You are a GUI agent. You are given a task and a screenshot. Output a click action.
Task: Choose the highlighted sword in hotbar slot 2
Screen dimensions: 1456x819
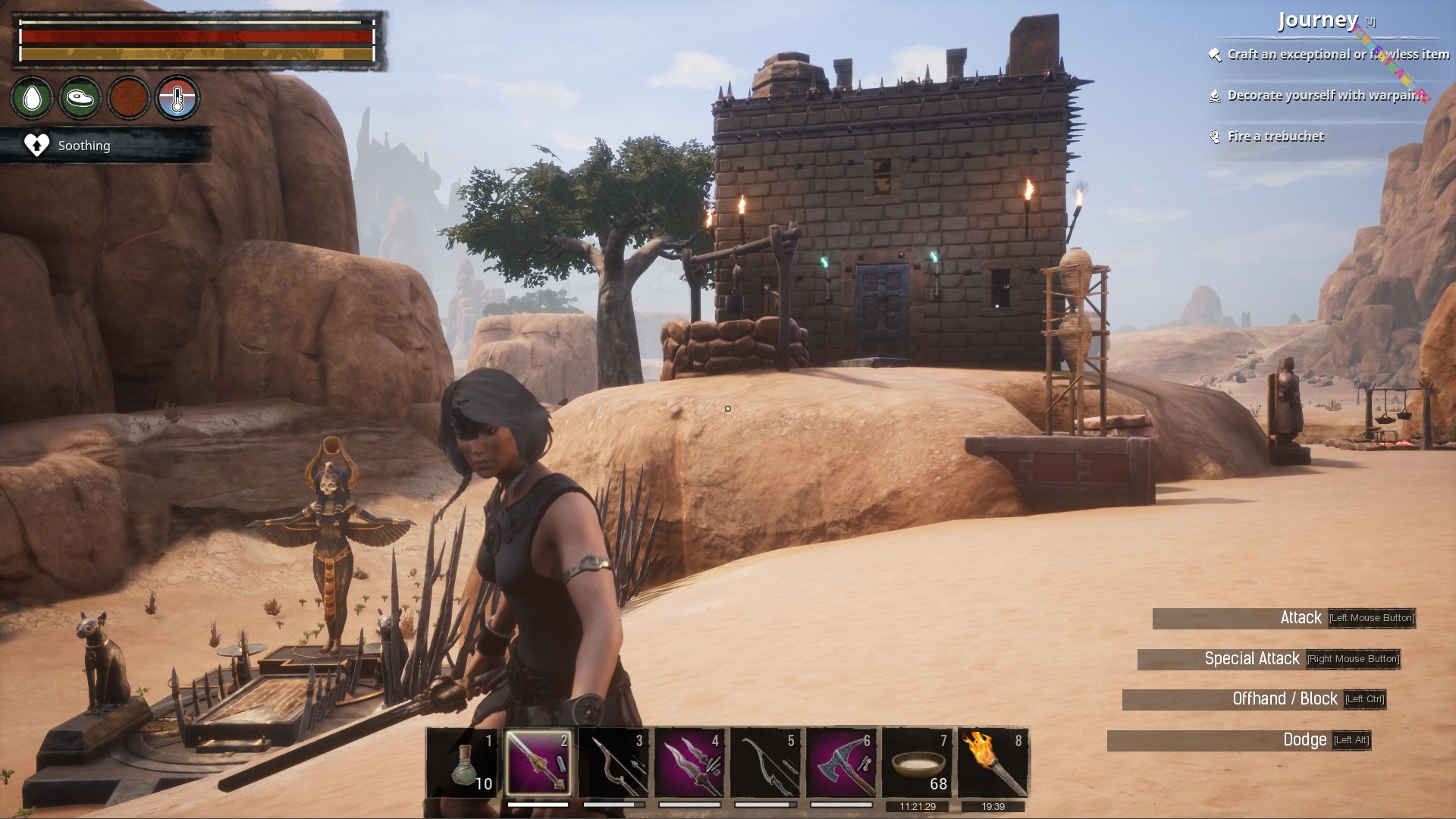coord(538,762)
